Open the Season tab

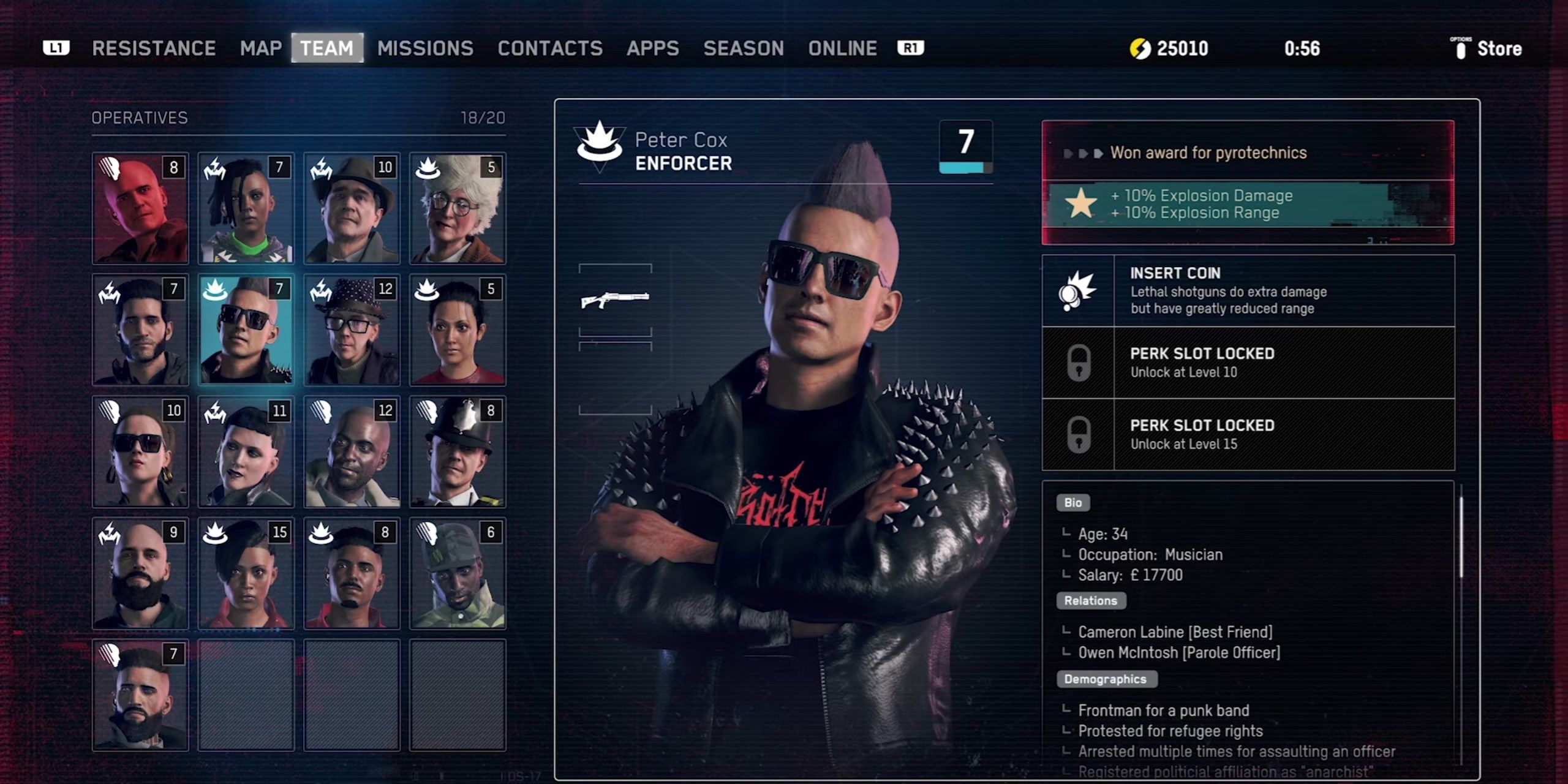pos(744,48)
